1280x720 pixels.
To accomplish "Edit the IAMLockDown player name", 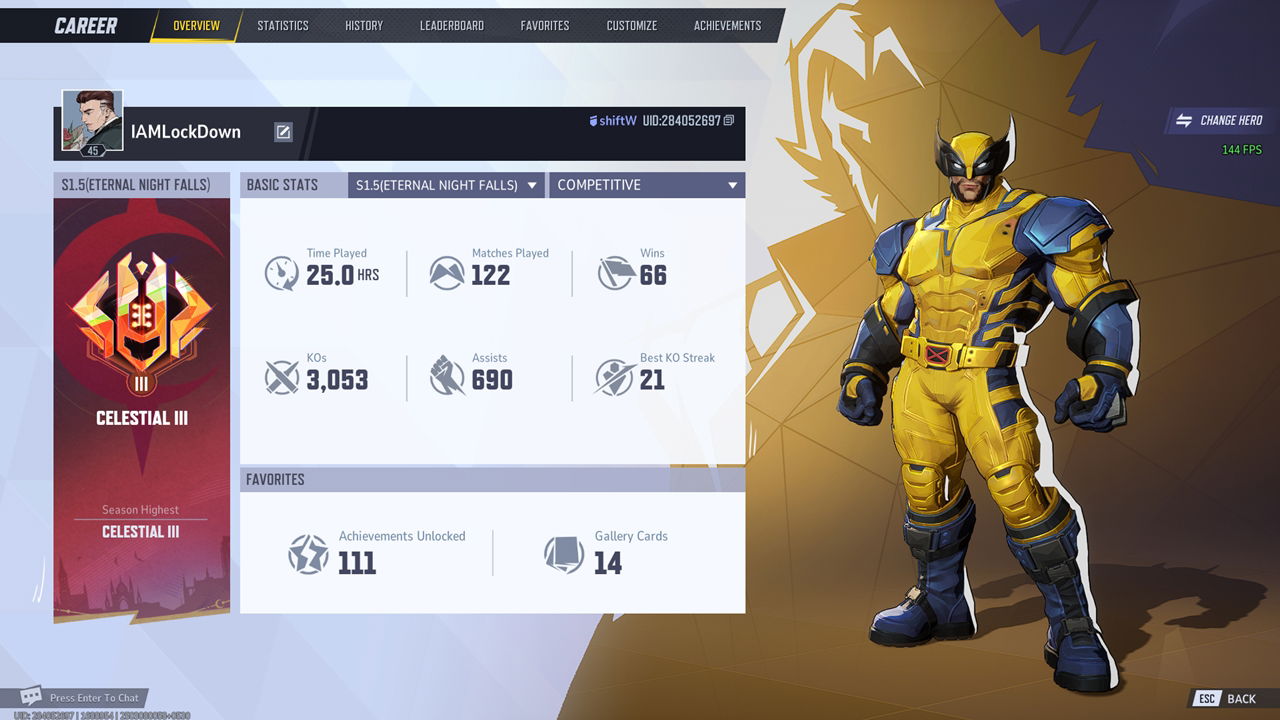I will 284,132.
